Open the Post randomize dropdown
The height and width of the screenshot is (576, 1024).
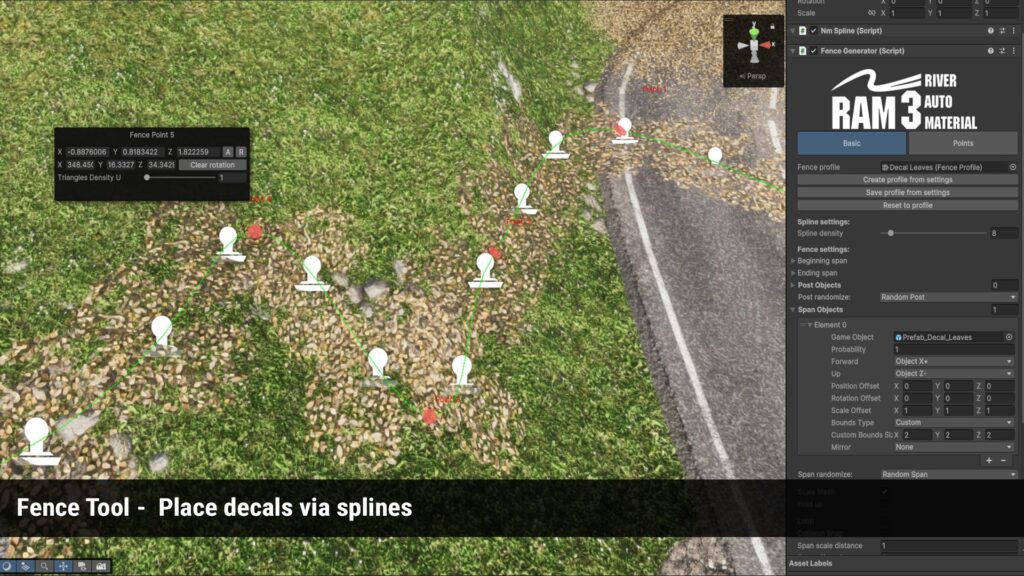click(x=948, y=297)
